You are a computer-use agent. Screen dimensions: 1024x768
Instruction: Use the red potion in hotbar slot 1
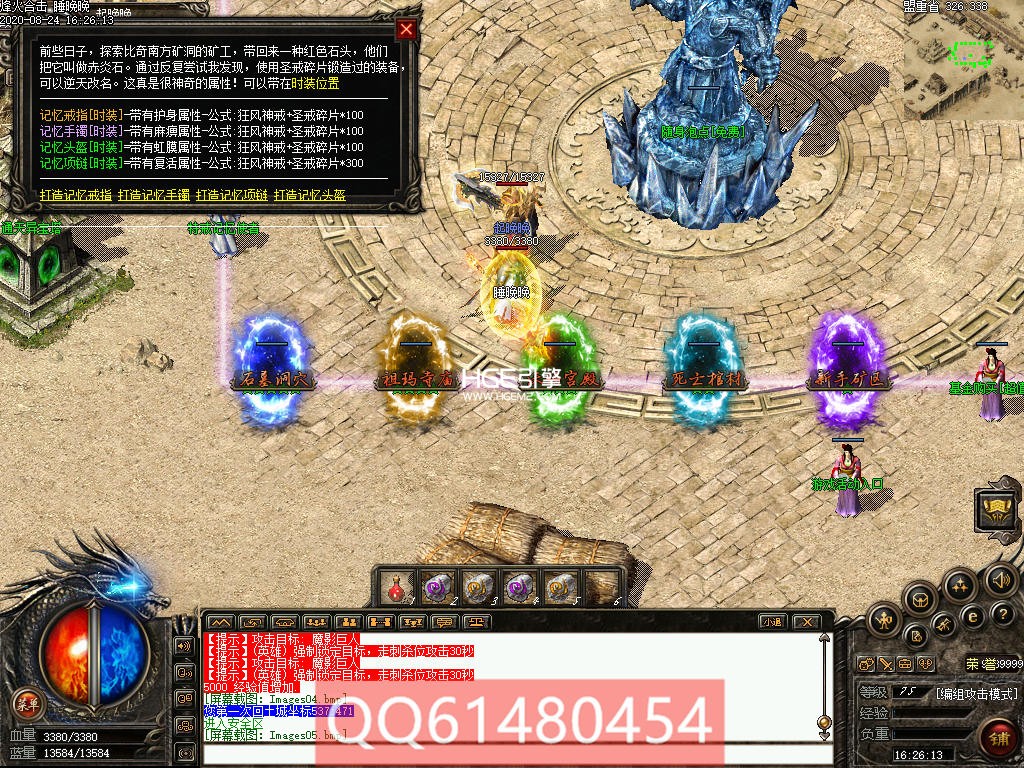point(397,586)
